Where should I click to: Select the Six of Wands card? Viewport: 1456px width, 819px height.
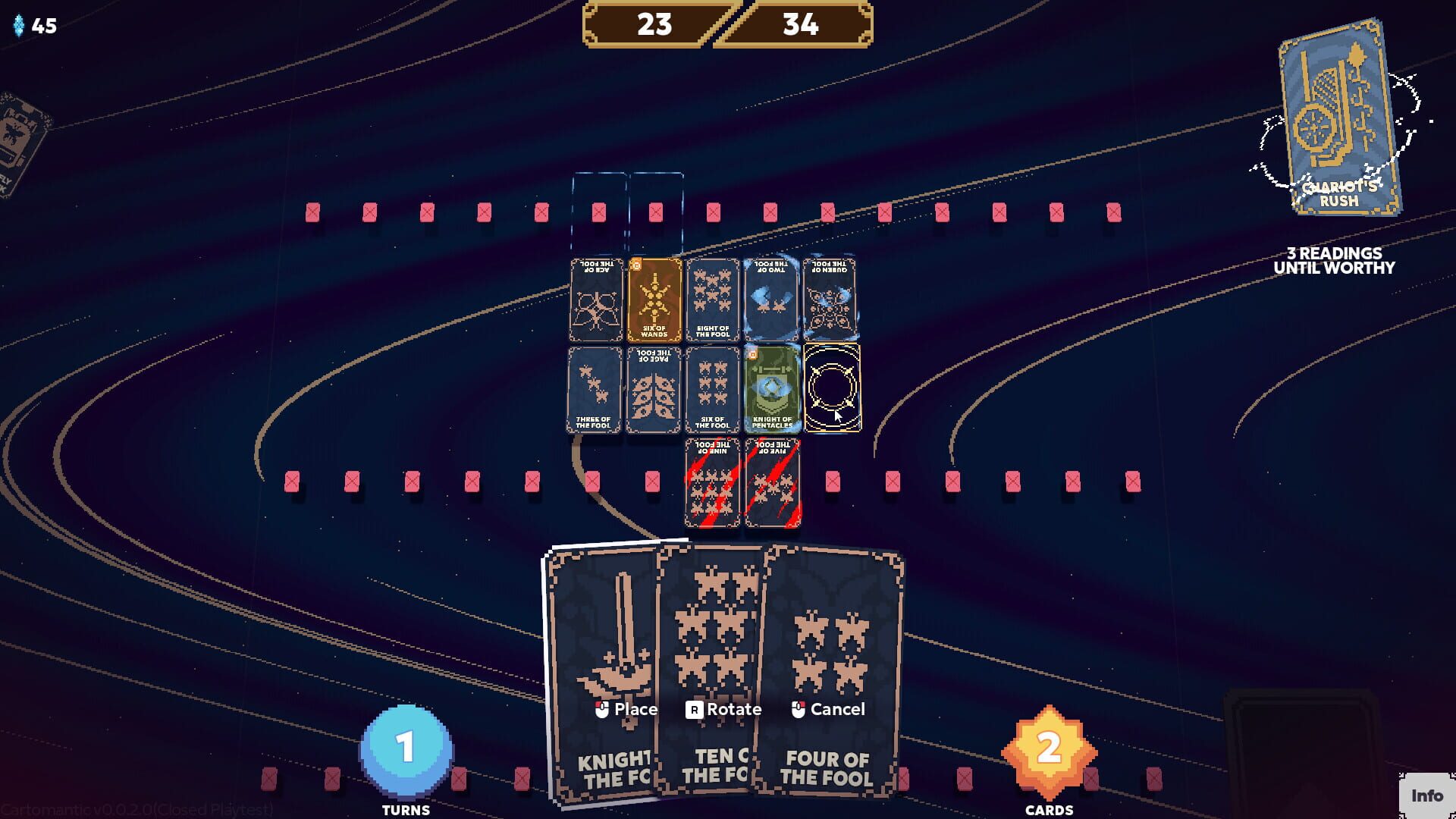click(654, 301)
